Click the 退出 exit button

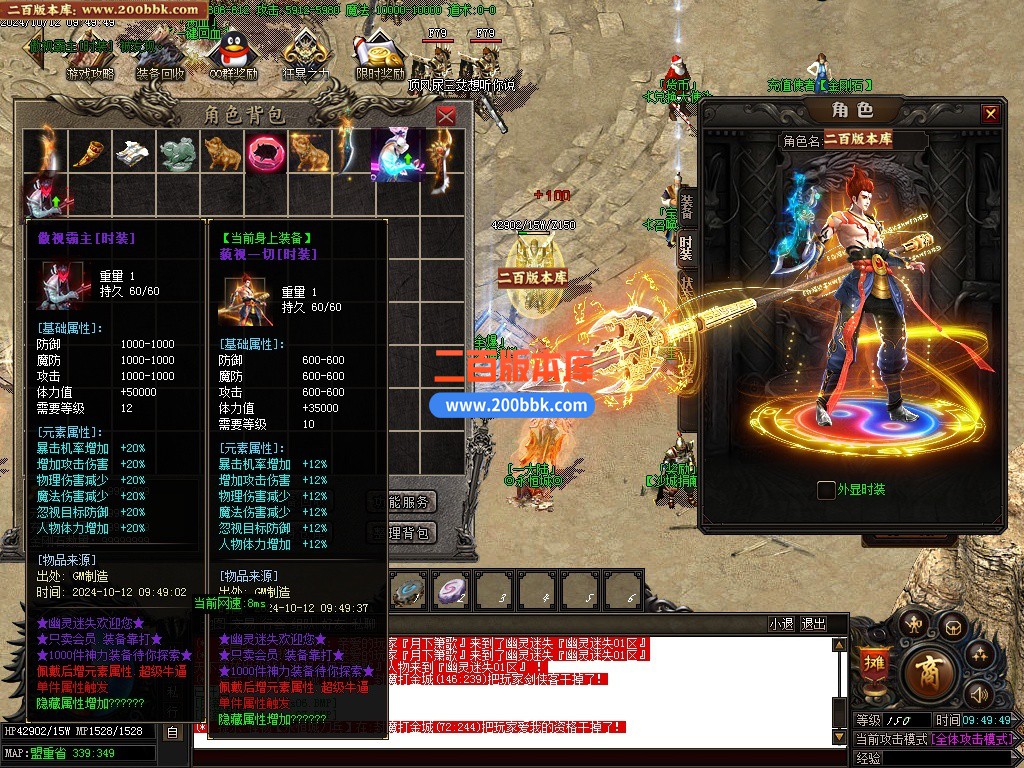click(814, 624)
